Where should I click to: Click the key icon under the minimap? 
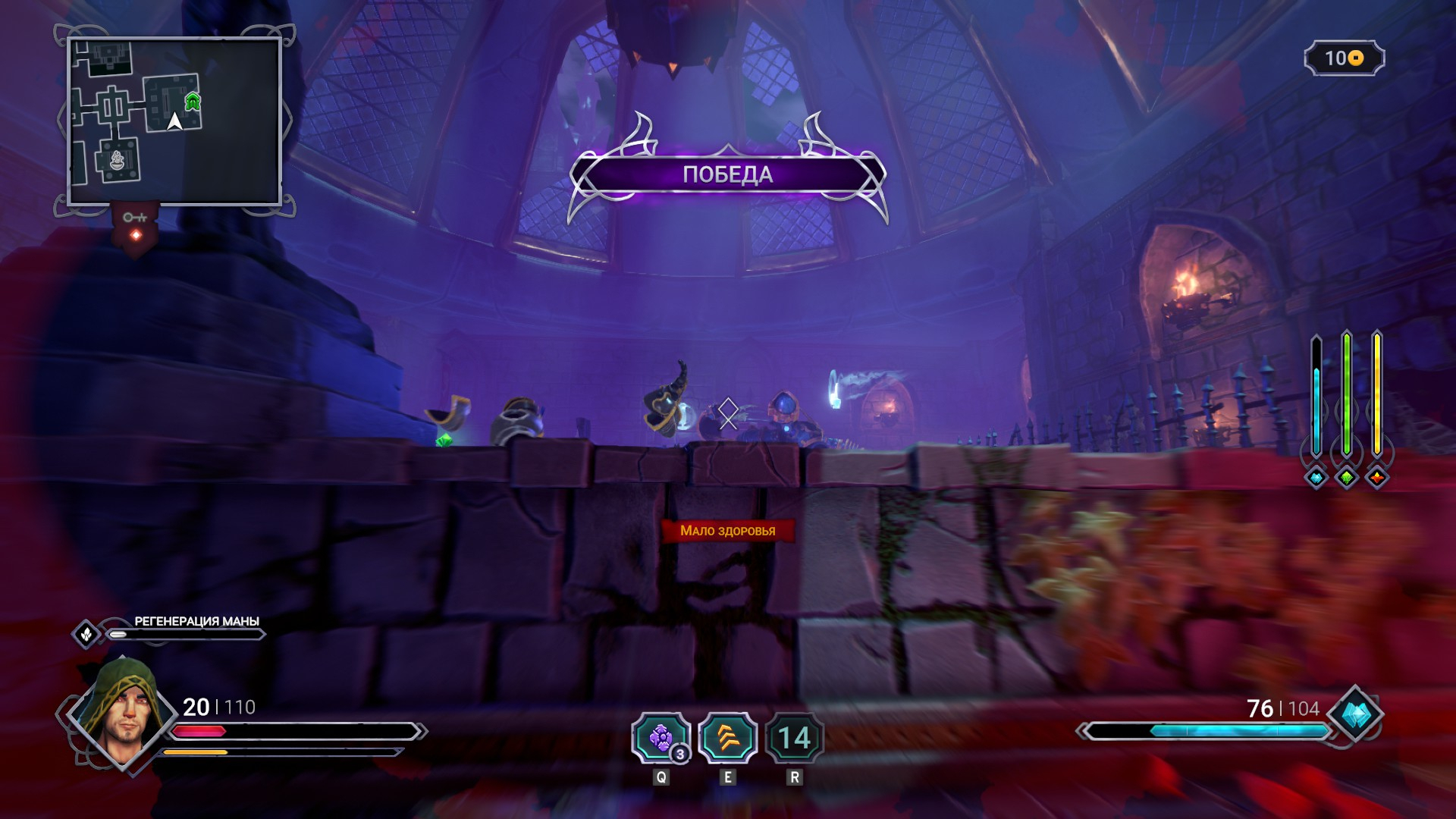pyautogui.click(x=135, y=218)
